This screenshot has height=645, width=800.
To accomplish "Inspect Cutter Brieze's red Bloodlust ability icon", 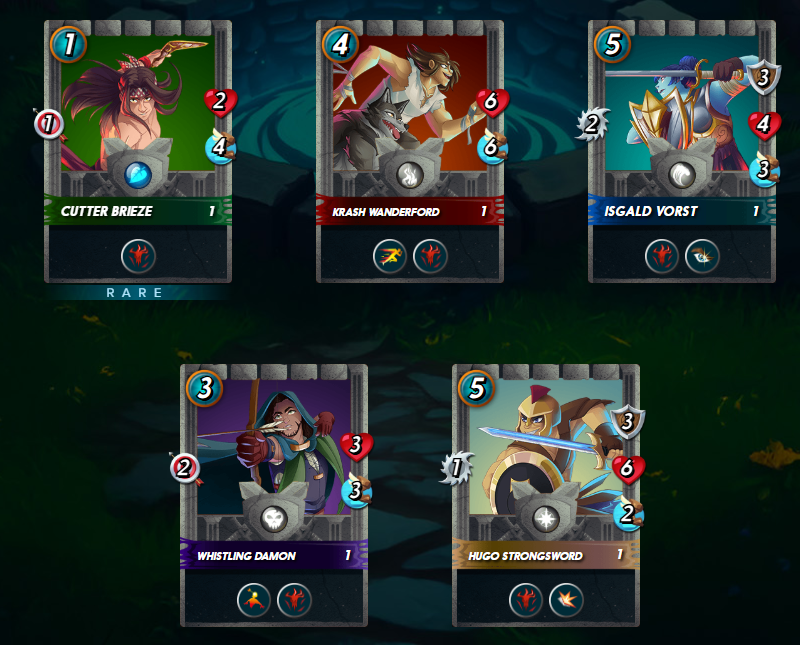I will (138, 256).
